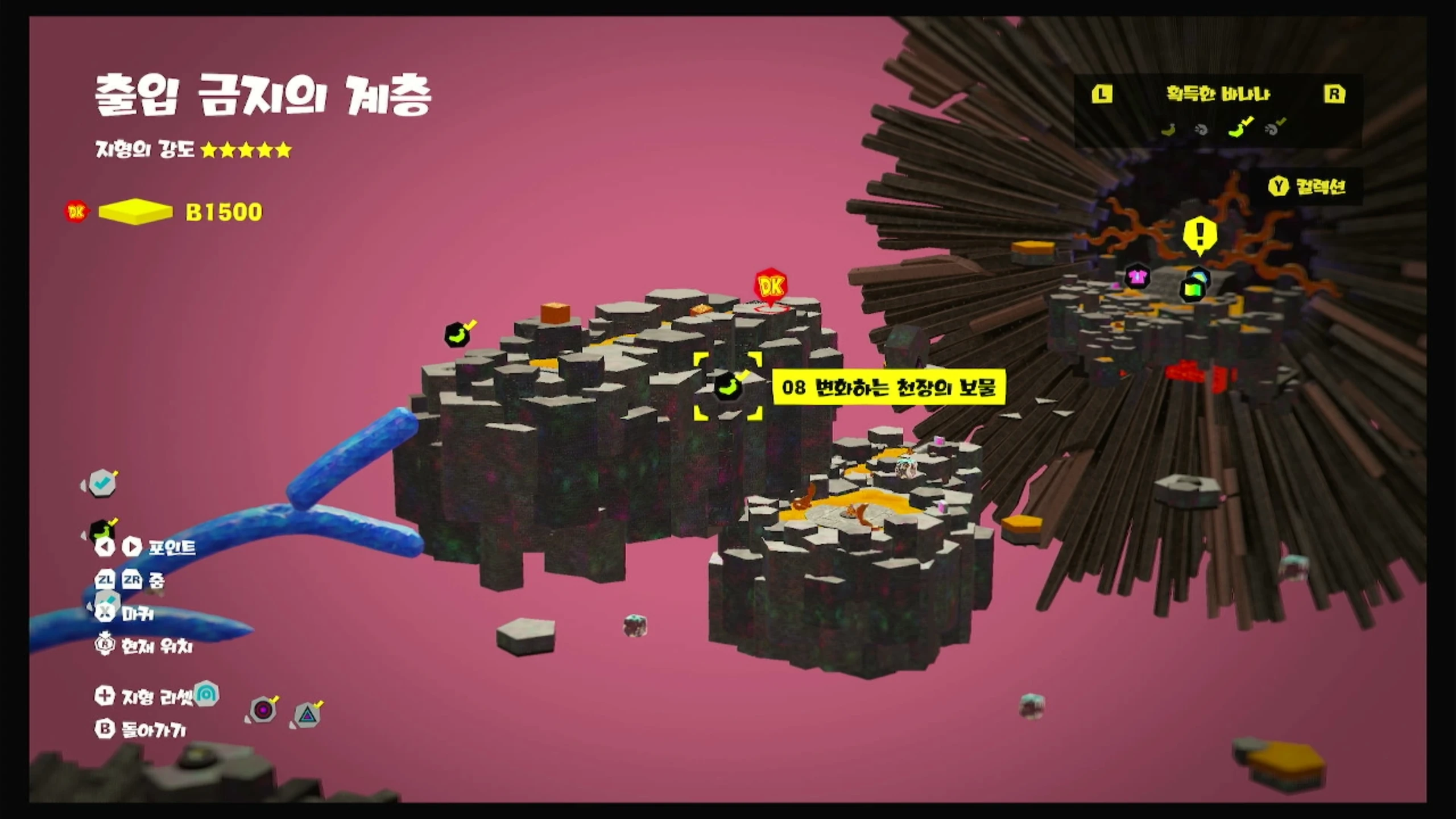Jump to 현재 위치 current location
Screen dimensions: 1456x819
pos(145,646)
